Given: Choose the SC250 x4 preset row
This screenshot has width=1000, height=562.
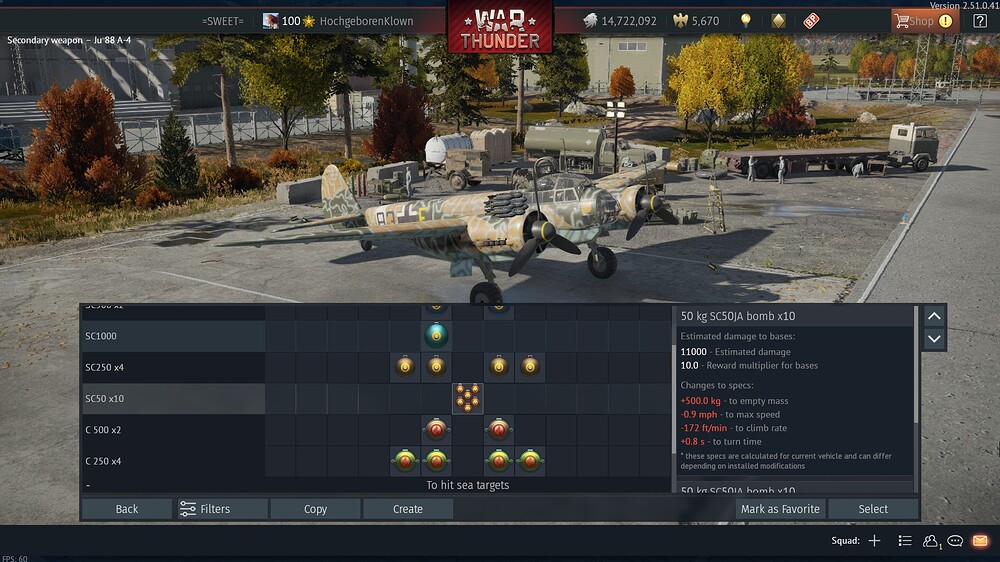Looking at the screenshot, I should 172,367.
